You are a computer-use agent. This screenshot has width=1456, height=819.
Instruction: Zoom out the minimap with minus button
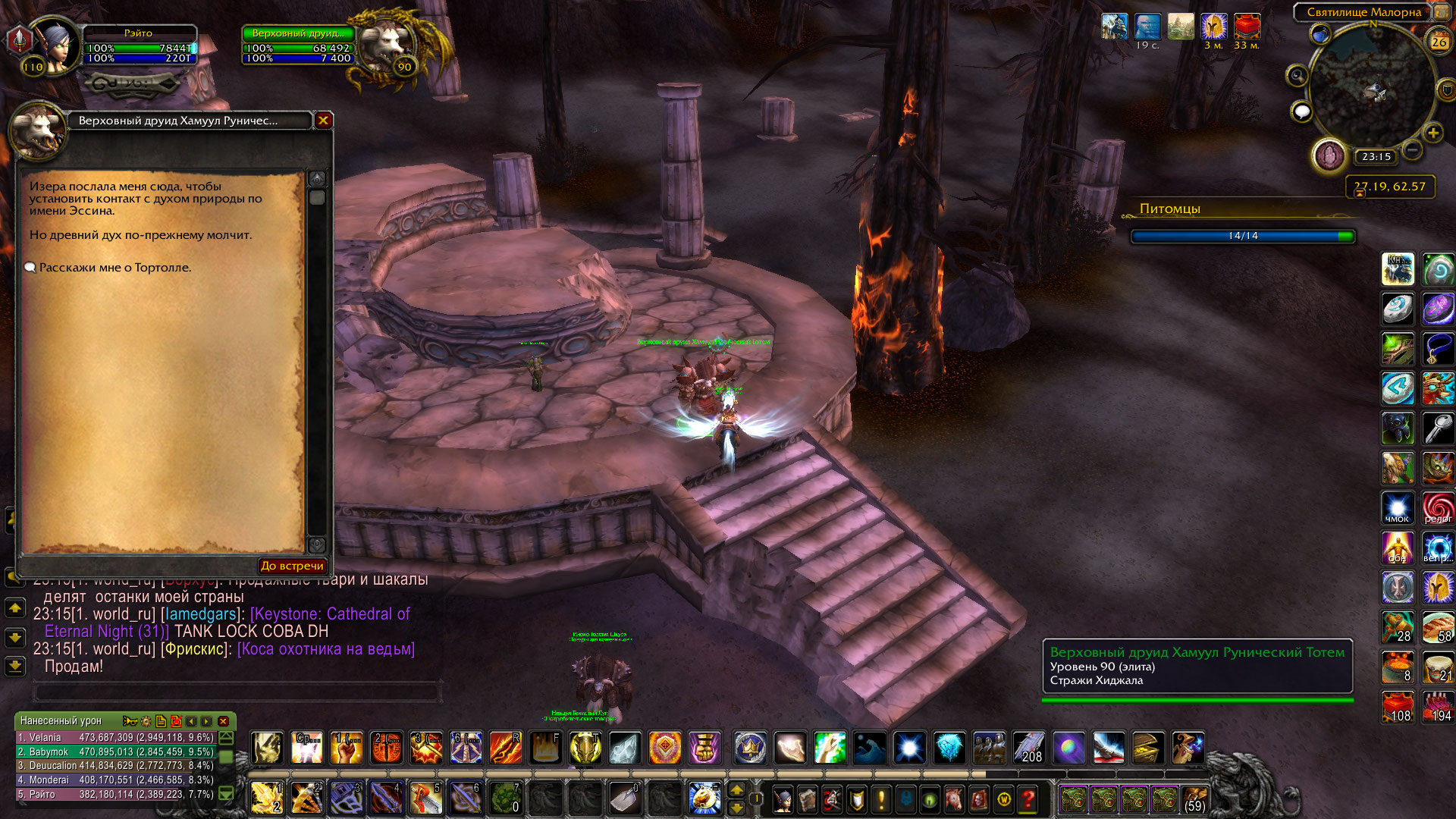pyautogui.click(x=1412, y=150)
